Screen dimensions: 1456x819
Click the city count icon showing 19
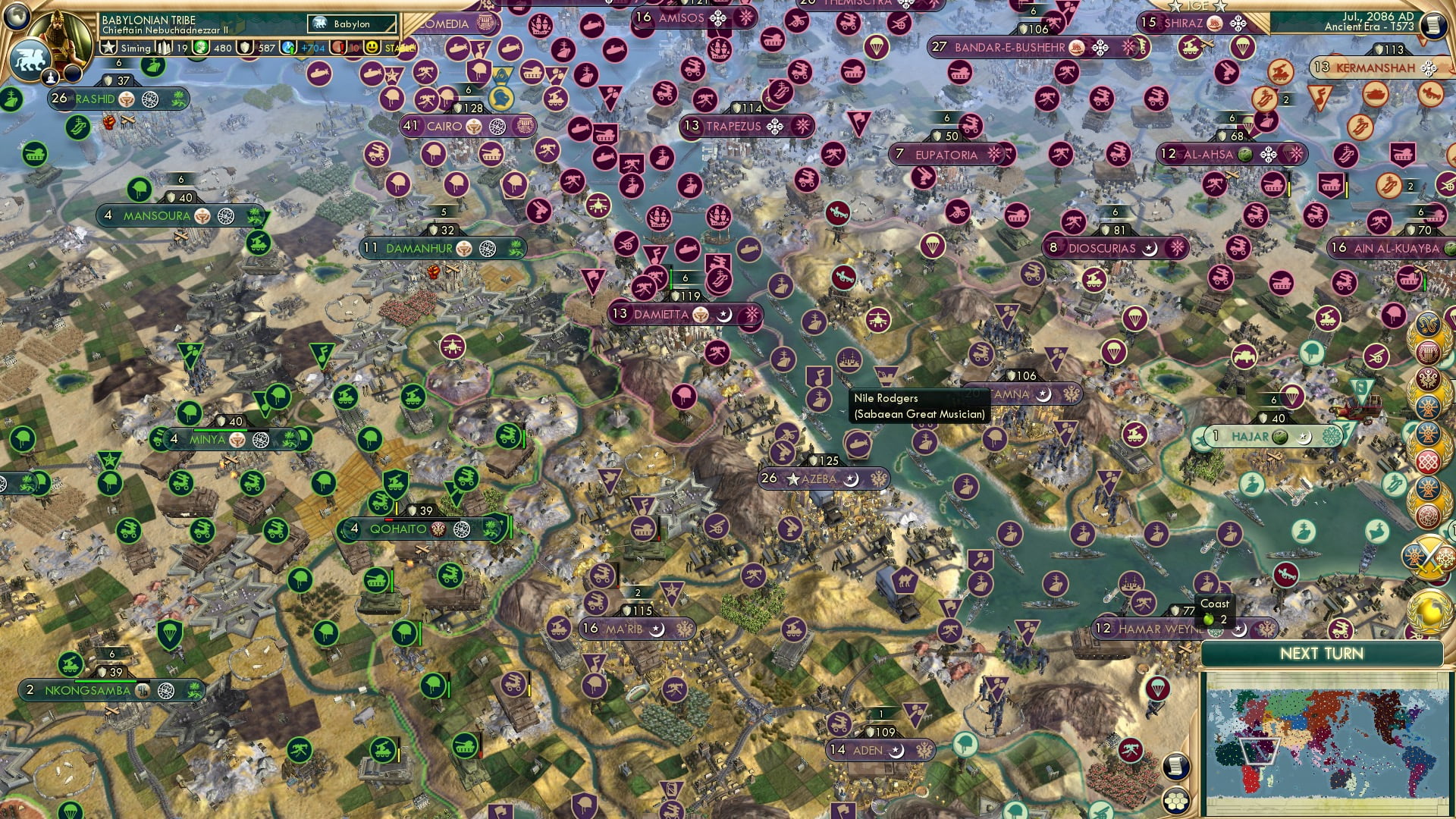point(163,48)
